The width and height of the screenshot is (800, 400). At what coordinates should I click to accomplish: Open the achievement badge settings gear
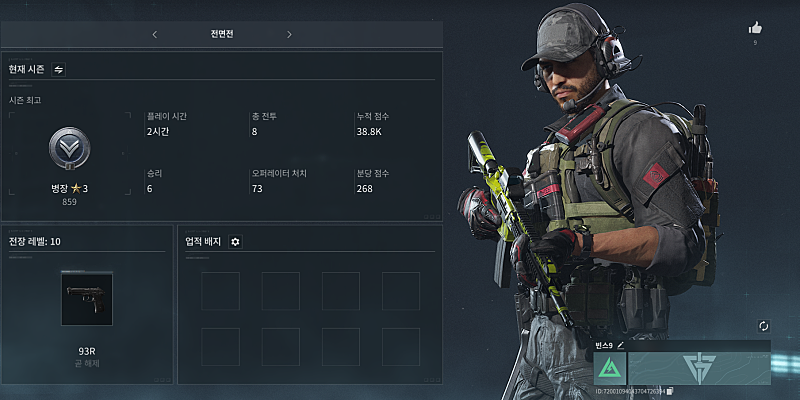pos(235,241)
